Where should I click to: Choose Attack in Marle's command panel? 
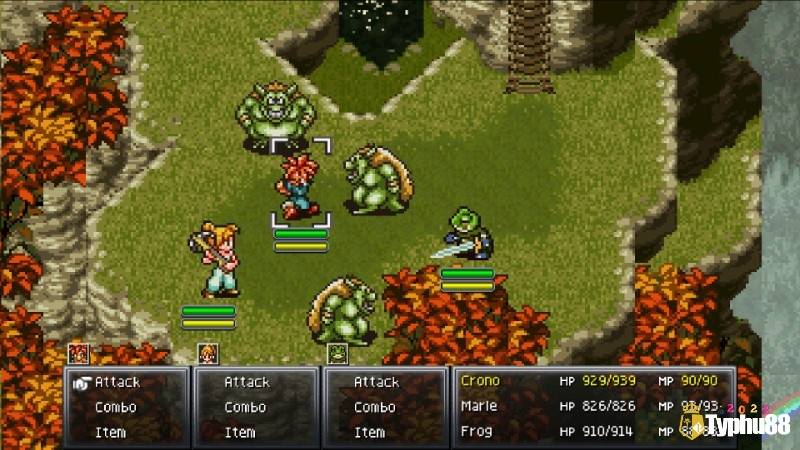point(246,382)
